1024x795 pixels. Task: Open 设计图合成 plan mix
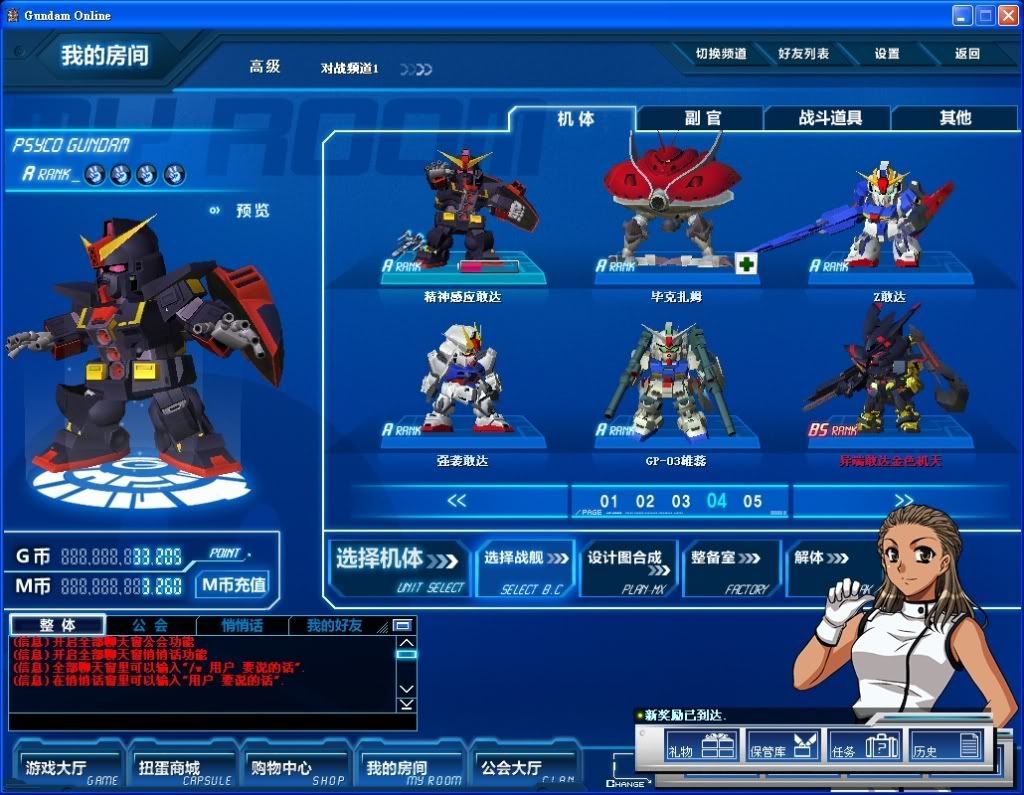pos(628,568)
